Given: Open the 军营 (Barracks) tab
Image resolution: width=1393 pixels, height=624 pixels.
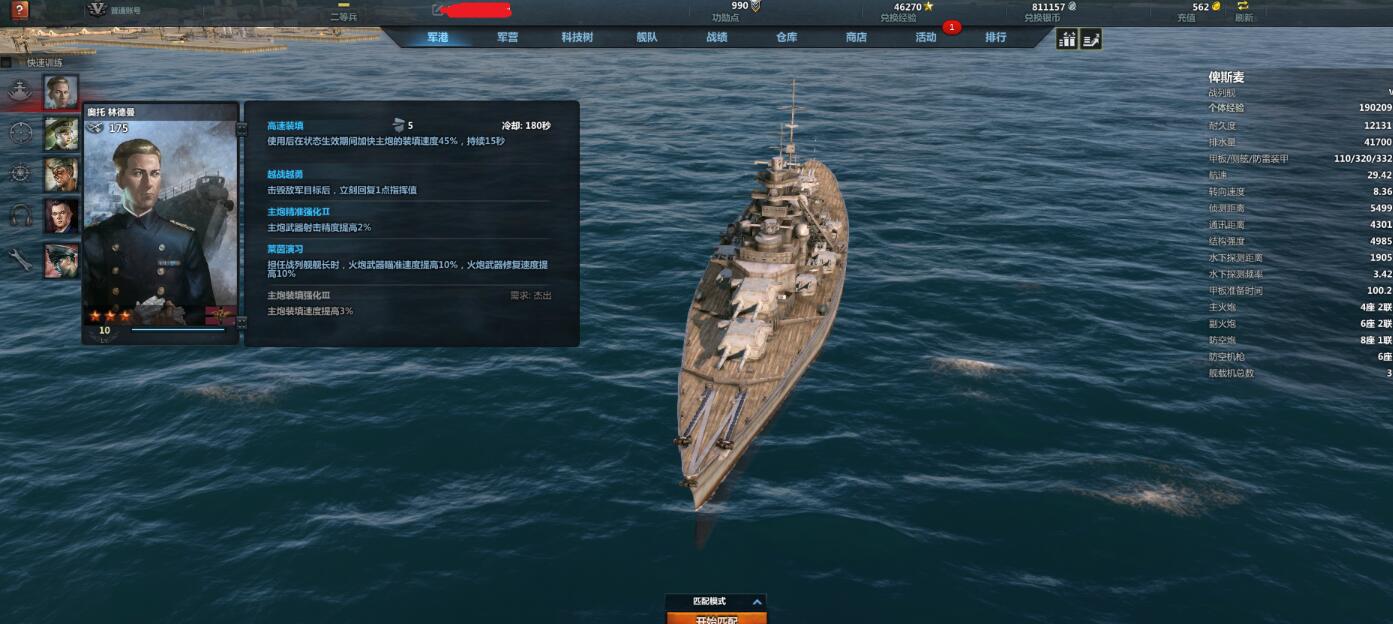Looking at the screenshot, I should tap(507, 38).
